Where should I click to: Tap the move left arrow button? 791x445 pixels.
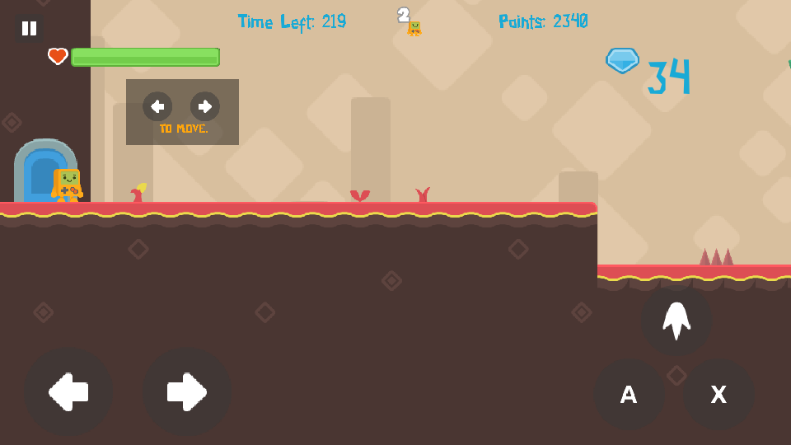click(x=68, y=392)
